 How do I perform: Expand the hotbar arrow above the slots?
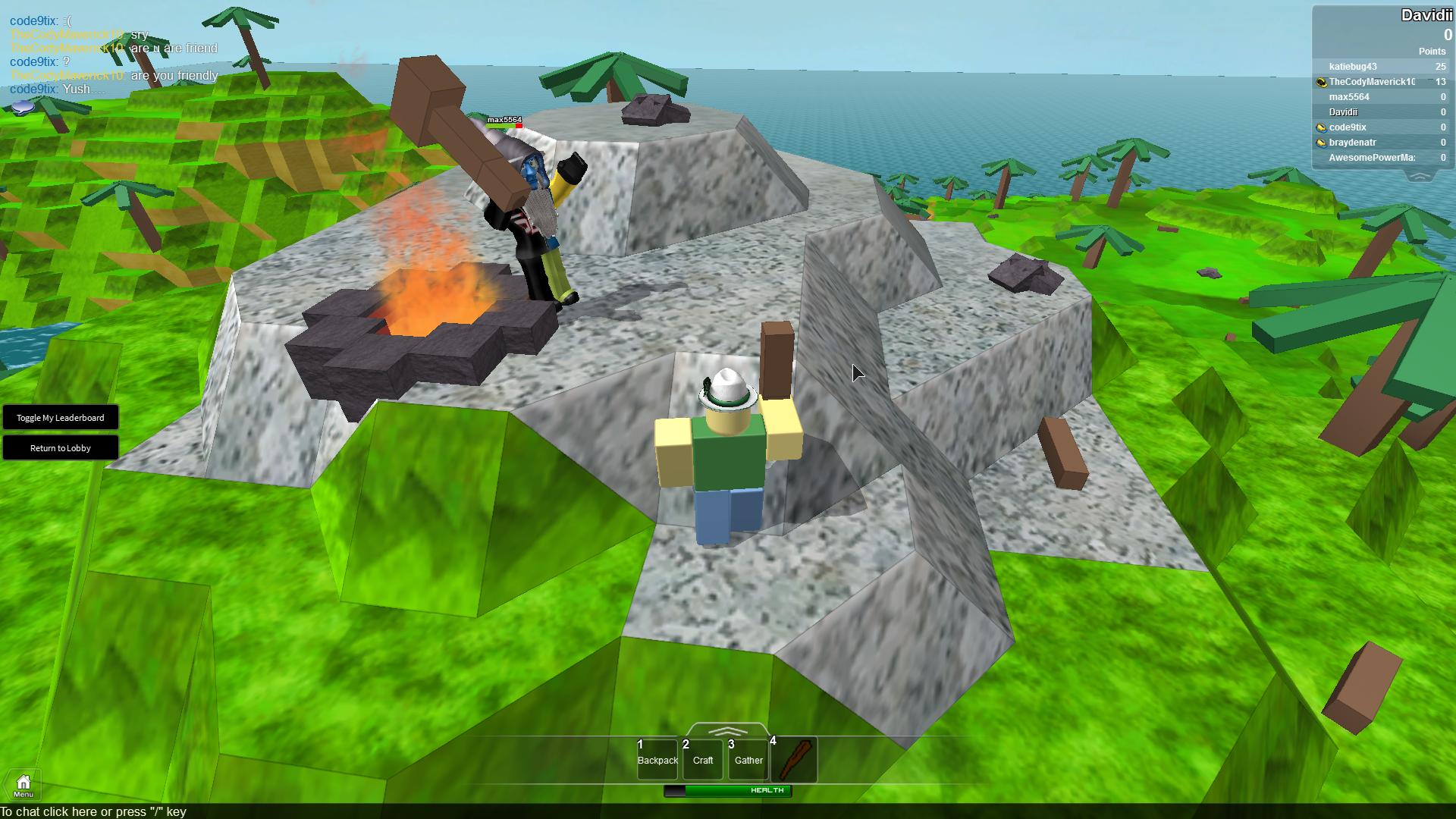point(727,731)
